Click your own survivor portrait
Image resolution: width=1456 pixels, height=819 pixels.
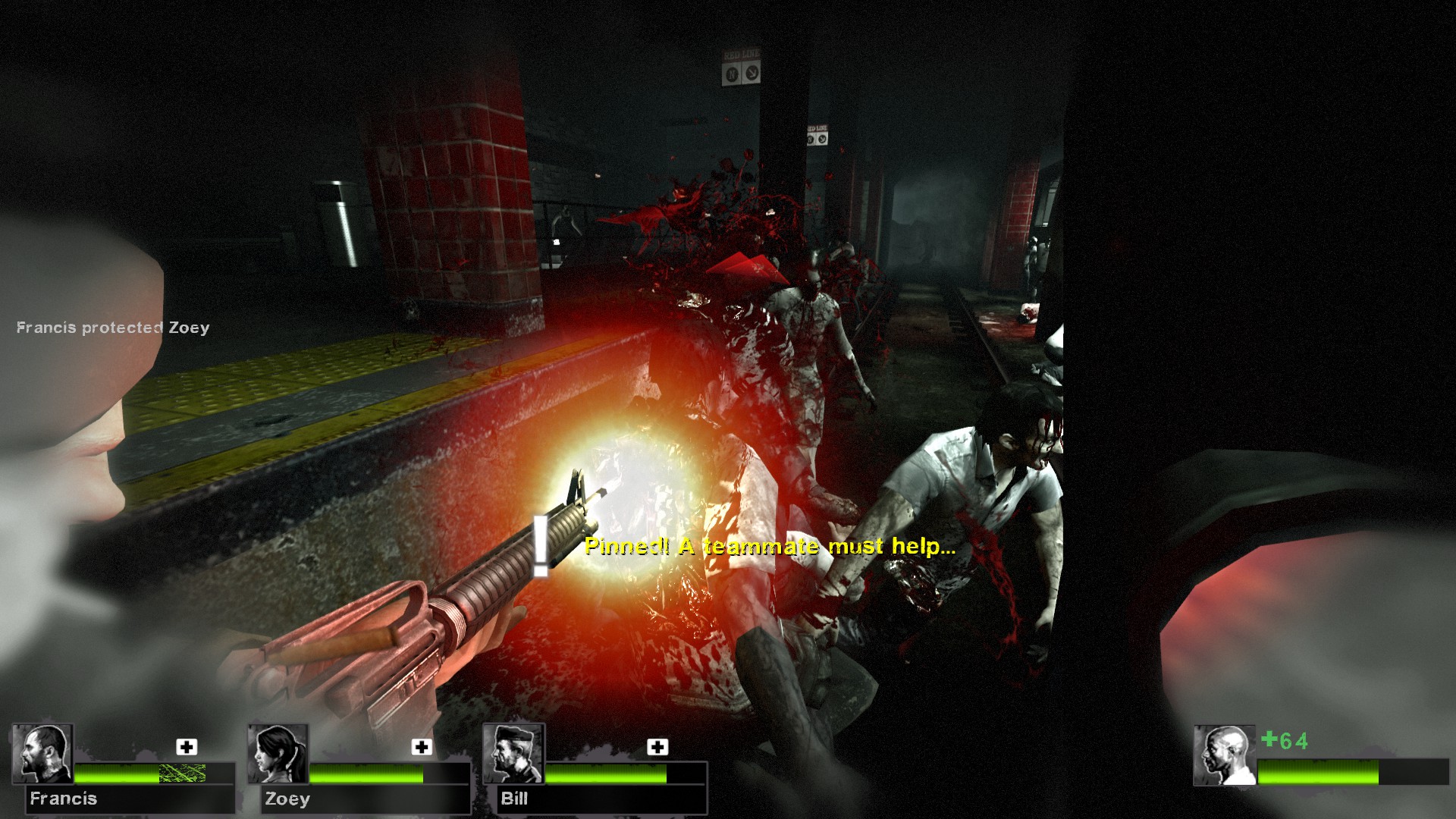(1224, 755)
